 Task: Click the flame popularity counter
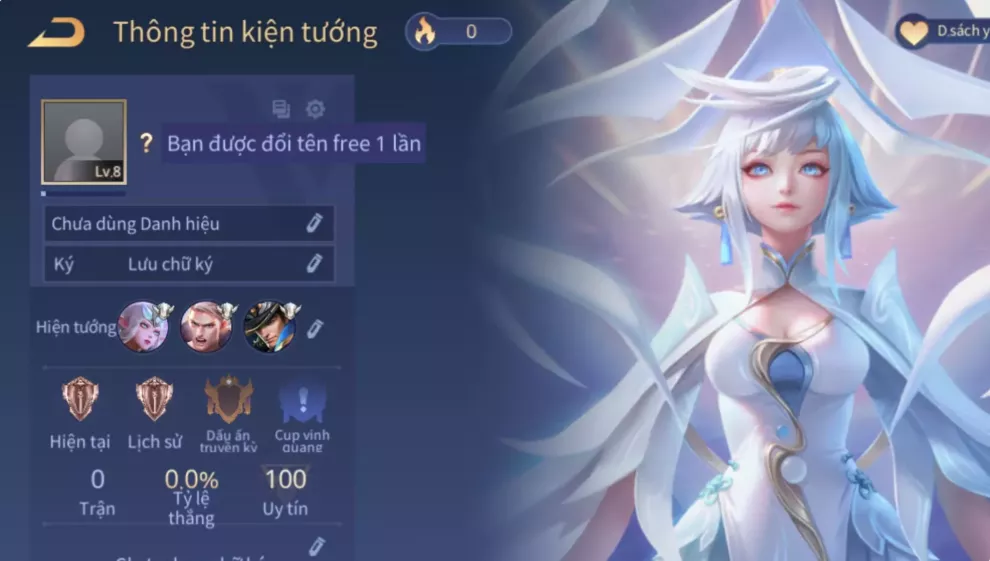click(458, 32)
